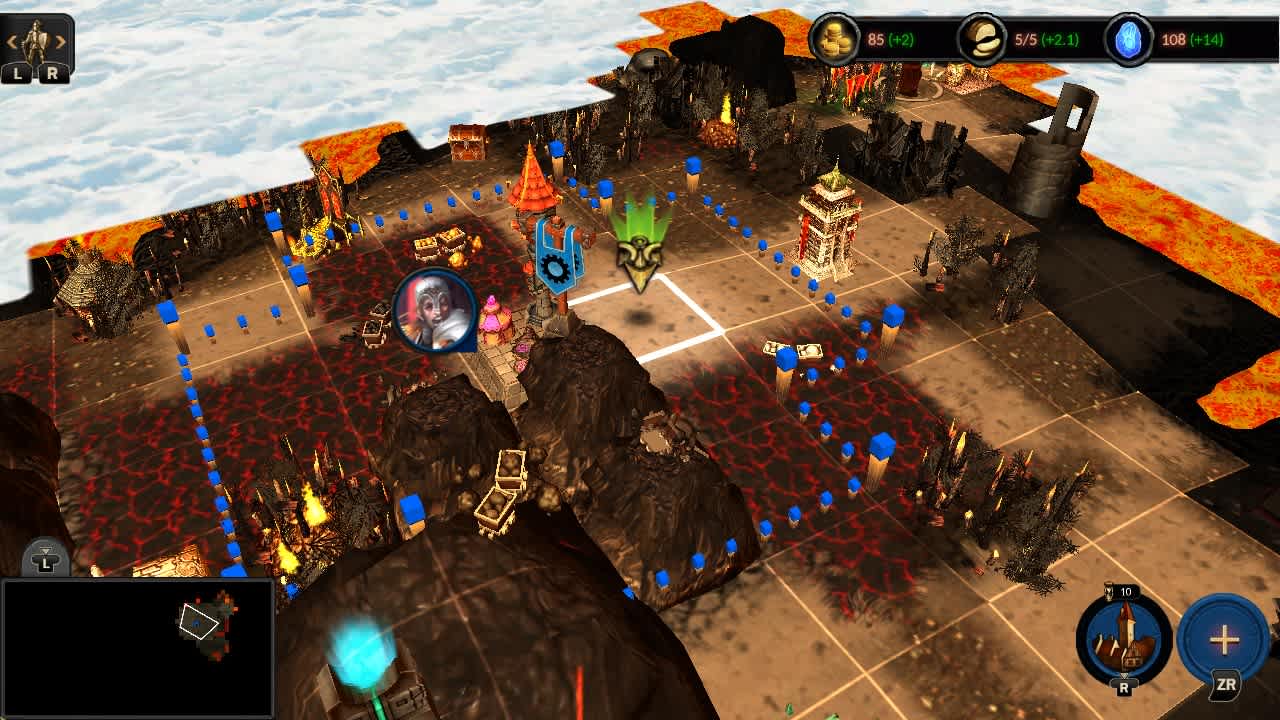Click the right arrow to cycle heroes
Image resolution: width=1280 pixels, height=720 pixels.
point(60,40)
